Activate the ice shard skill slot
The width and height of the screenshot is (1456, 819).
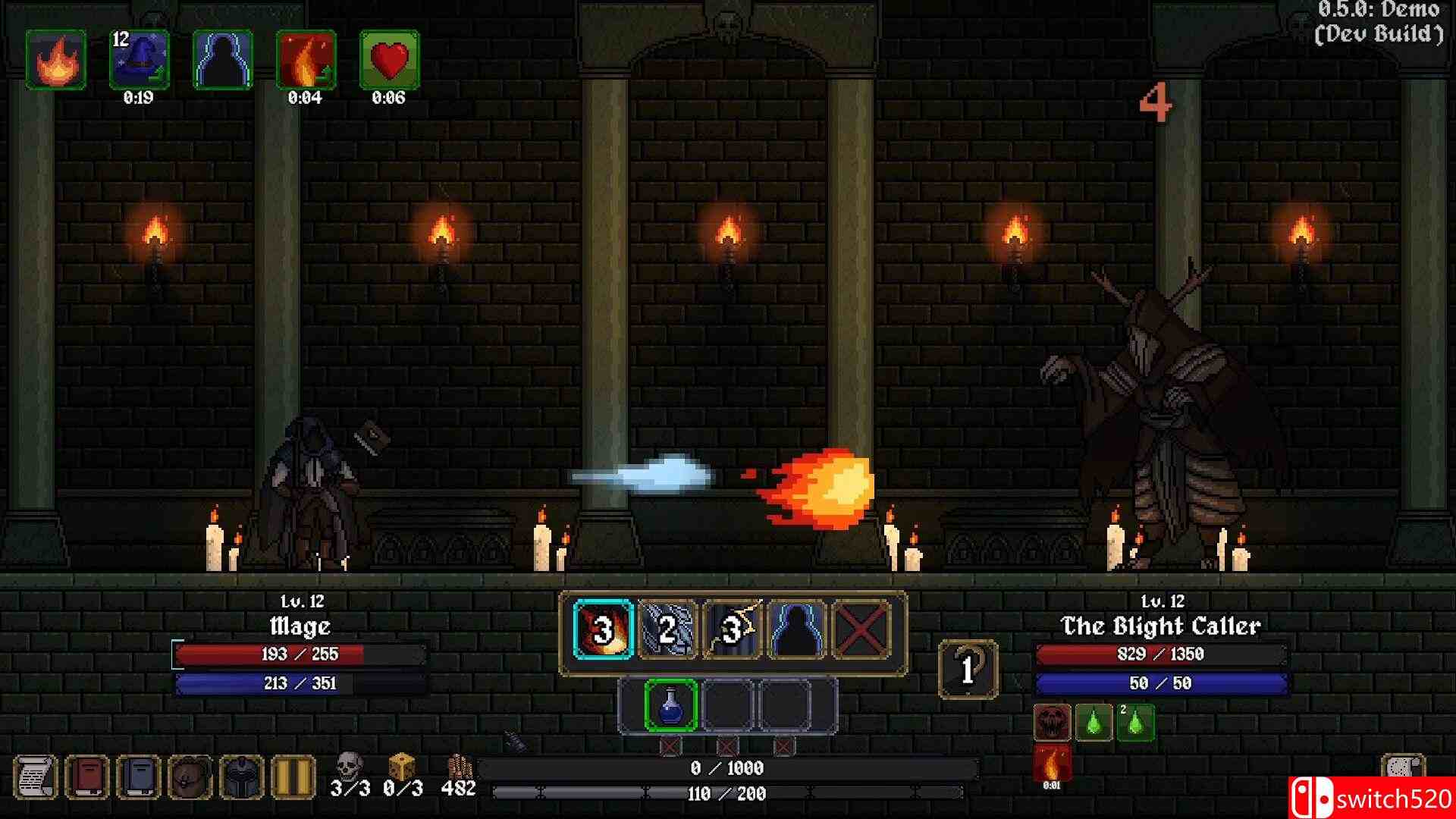[668, 629]
